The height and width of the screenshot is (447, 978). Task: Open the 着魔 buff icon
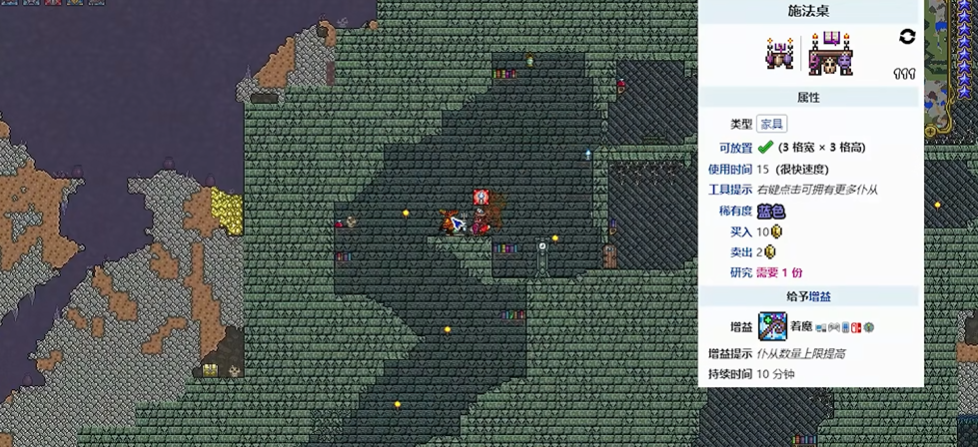[x=772, y=327]
